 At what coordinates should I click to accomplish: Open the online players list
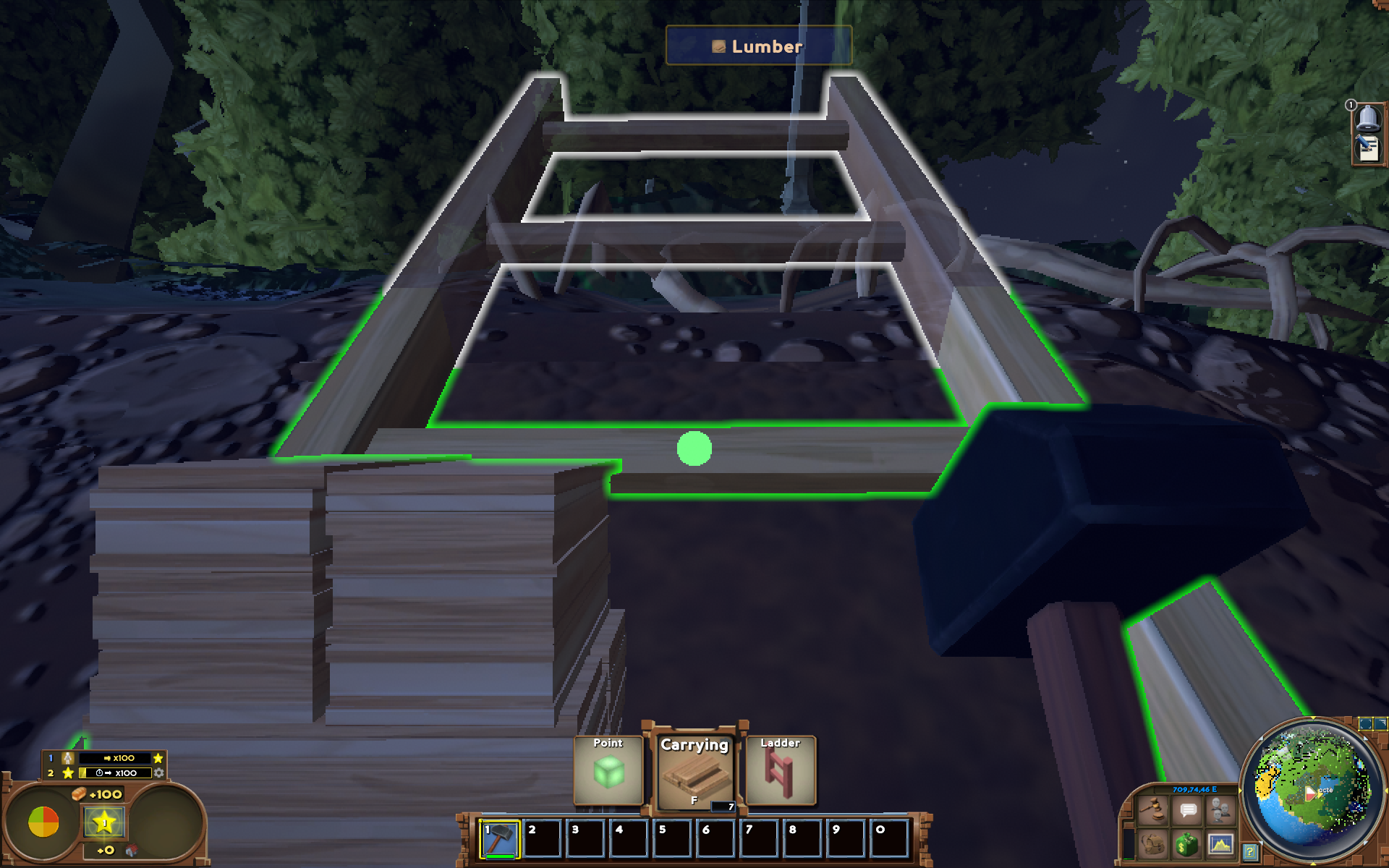[x=1220, y=811]
